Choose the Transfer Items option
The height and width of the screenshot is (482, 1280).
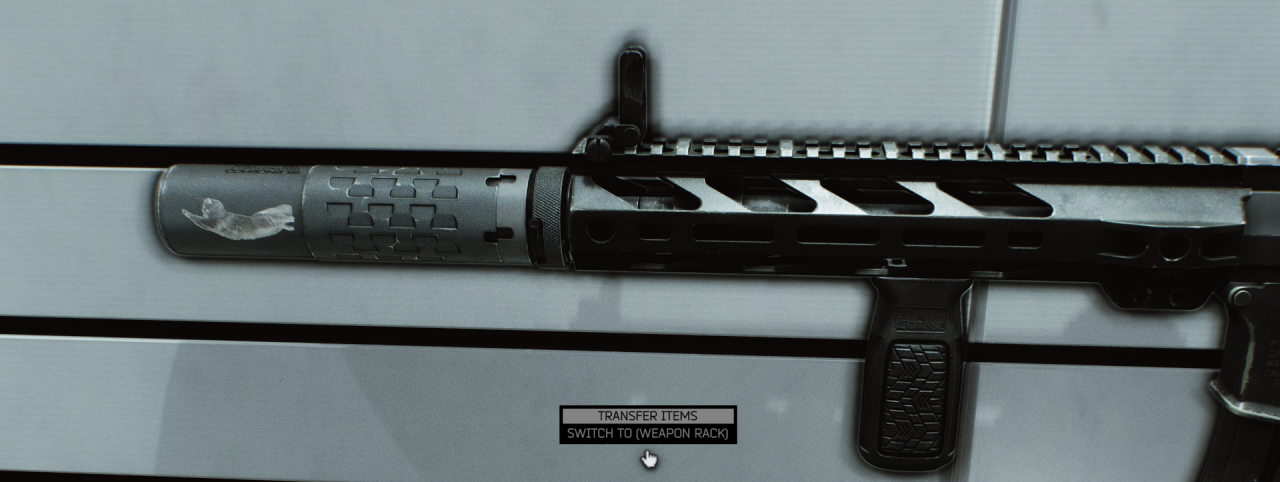click(x=648, y=415)
